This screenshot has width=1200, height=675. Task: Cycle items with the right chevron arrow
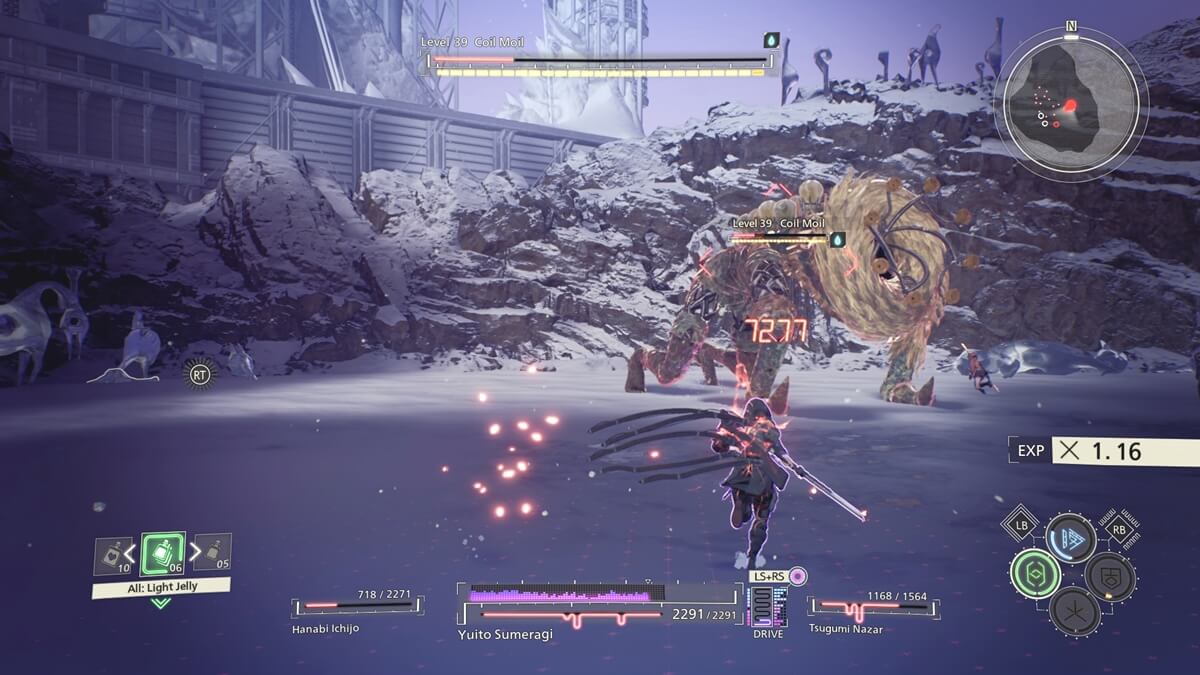(x=195, y=550)
